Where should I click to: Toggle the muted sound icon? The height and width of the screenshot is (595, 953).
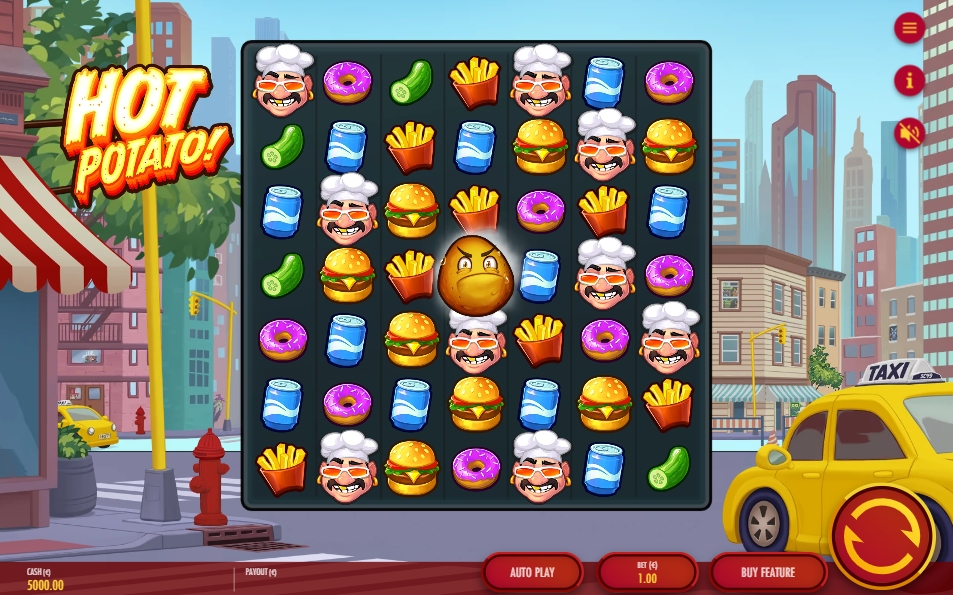[909, 132]
